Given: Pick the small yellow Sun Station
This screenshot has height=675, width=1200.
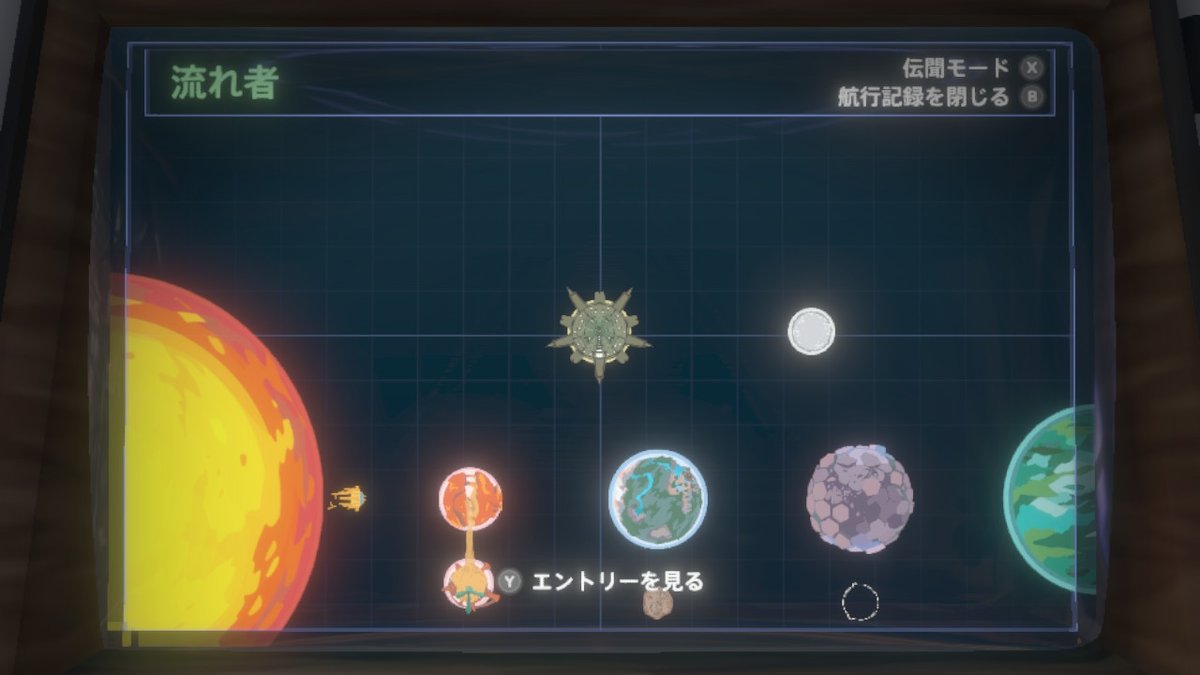Looking at the screenshot, I should tap(349, 498).
